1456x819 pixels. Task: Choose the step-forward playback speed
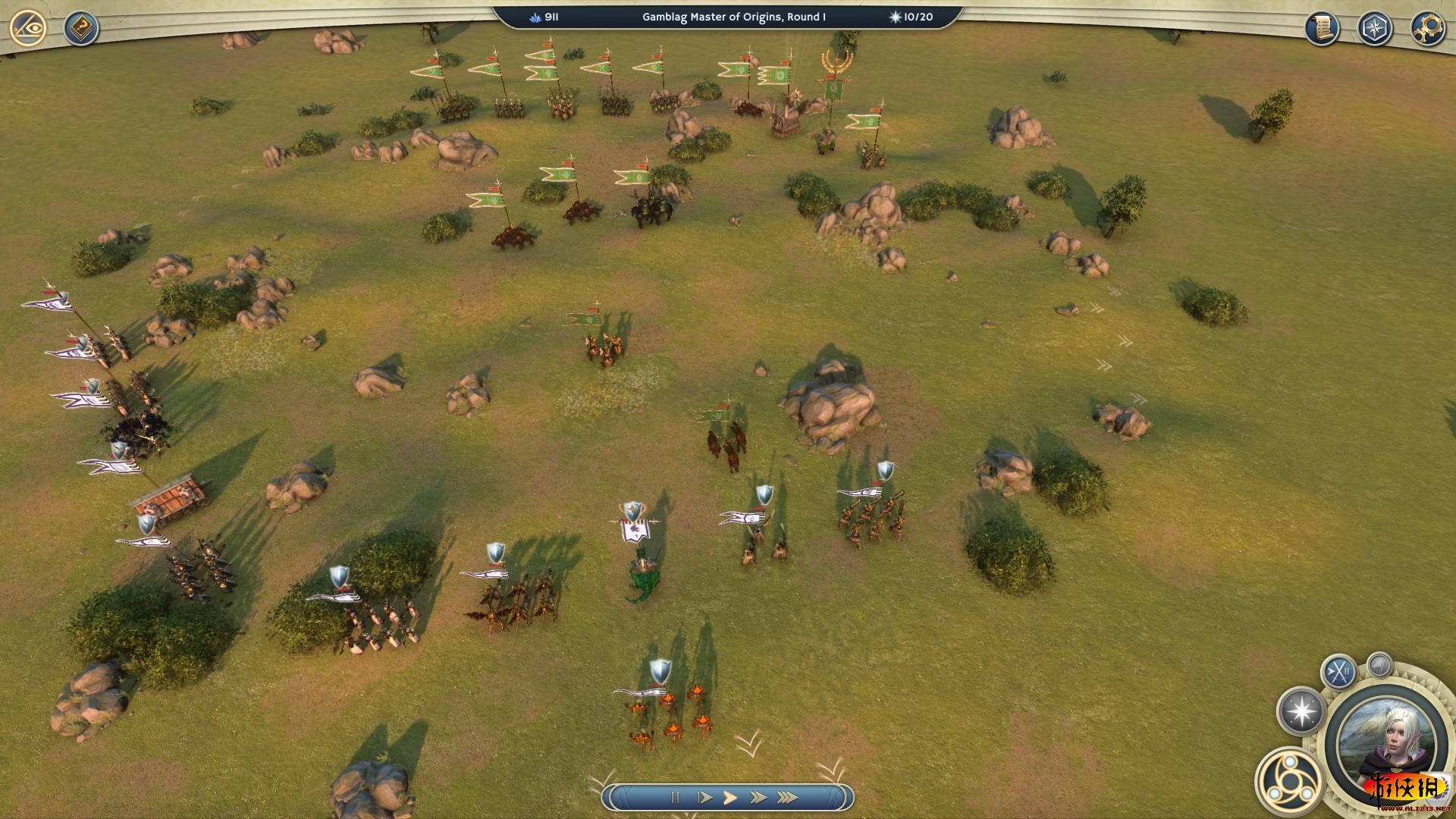tap(704, 797)
